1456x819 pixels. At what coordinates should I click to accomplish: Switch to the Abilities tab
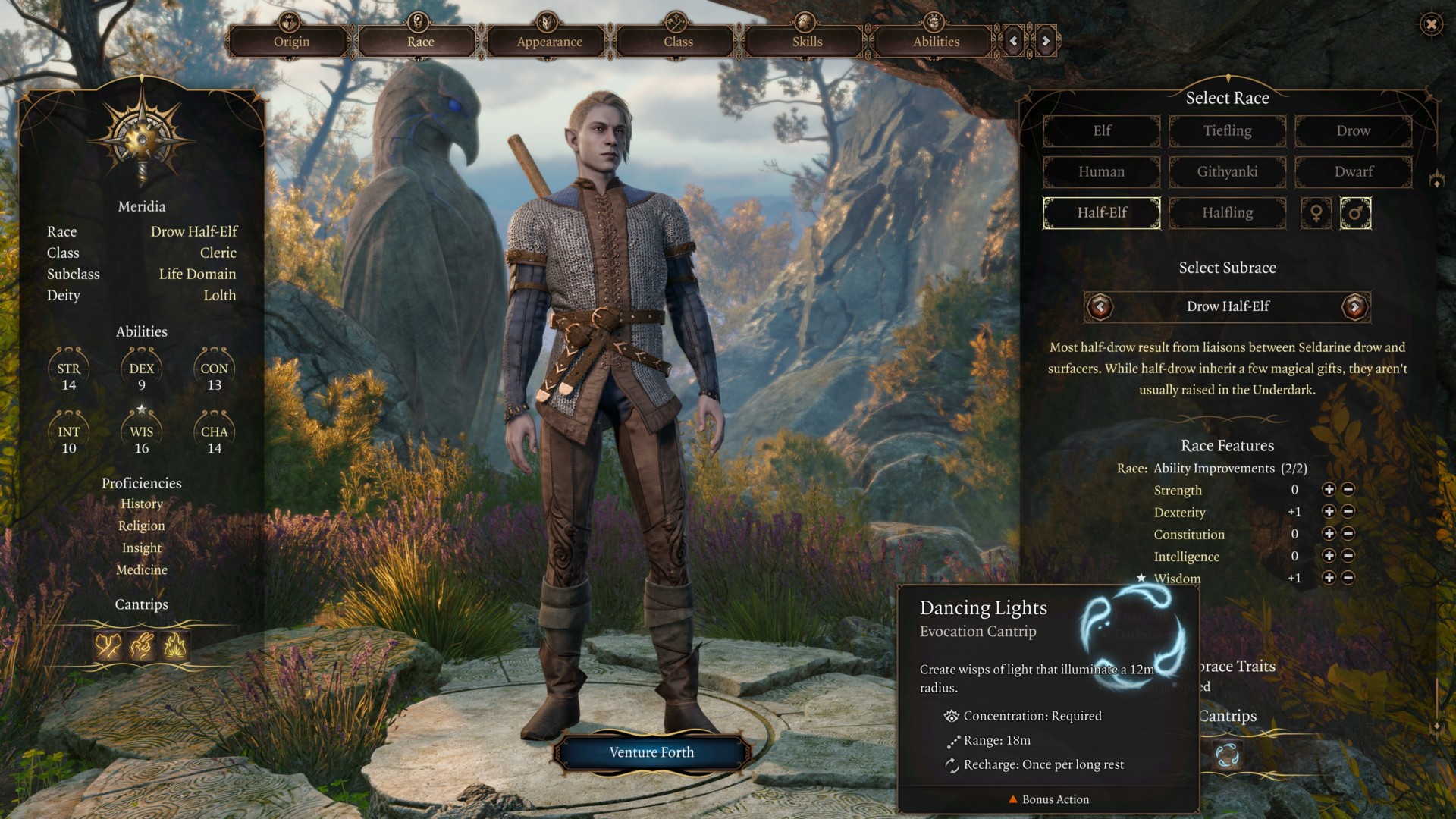click(x=936, y=42)
